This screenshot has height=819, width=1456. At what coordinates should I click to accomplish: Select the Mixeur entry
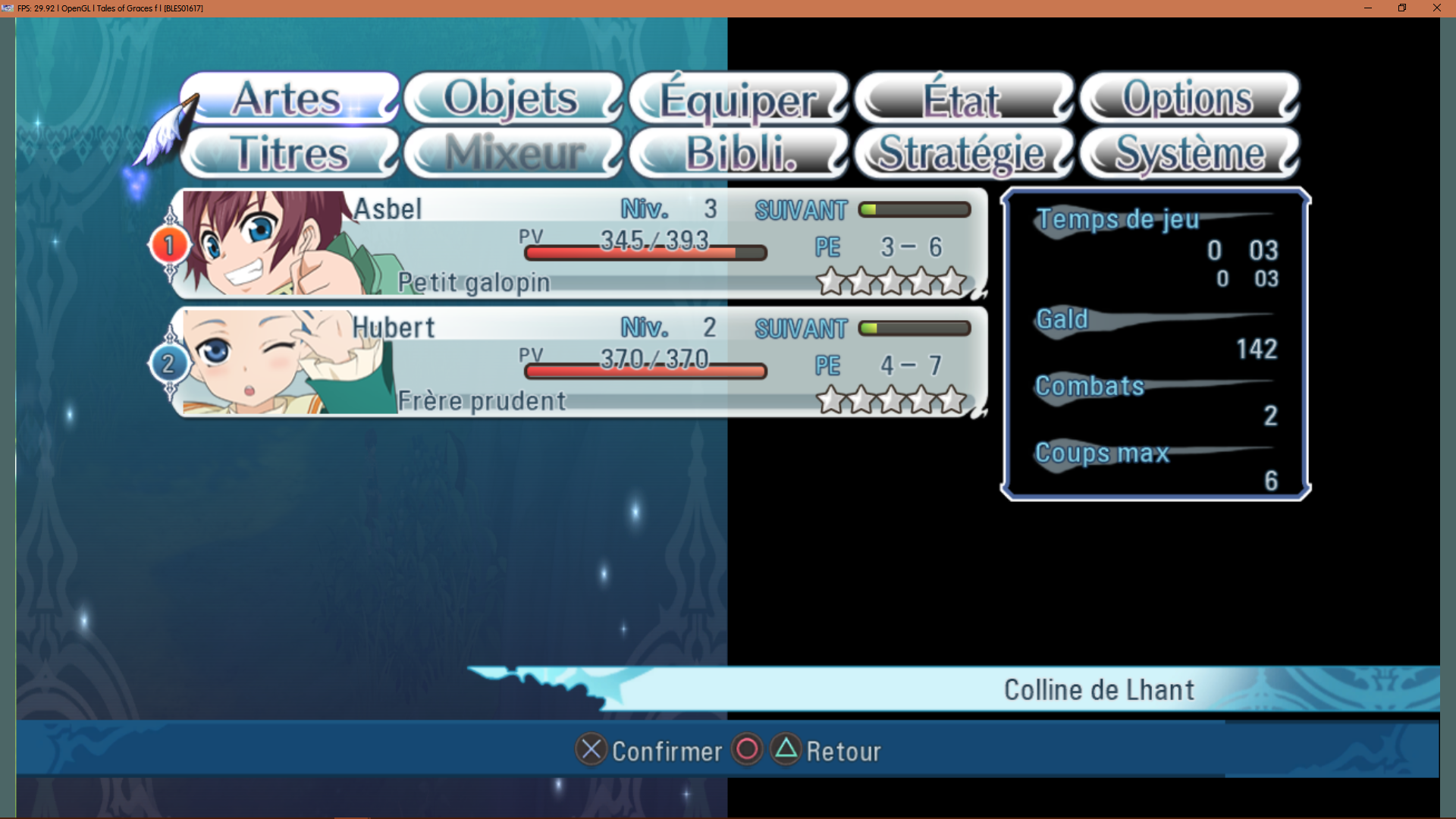tap(513, 153)
